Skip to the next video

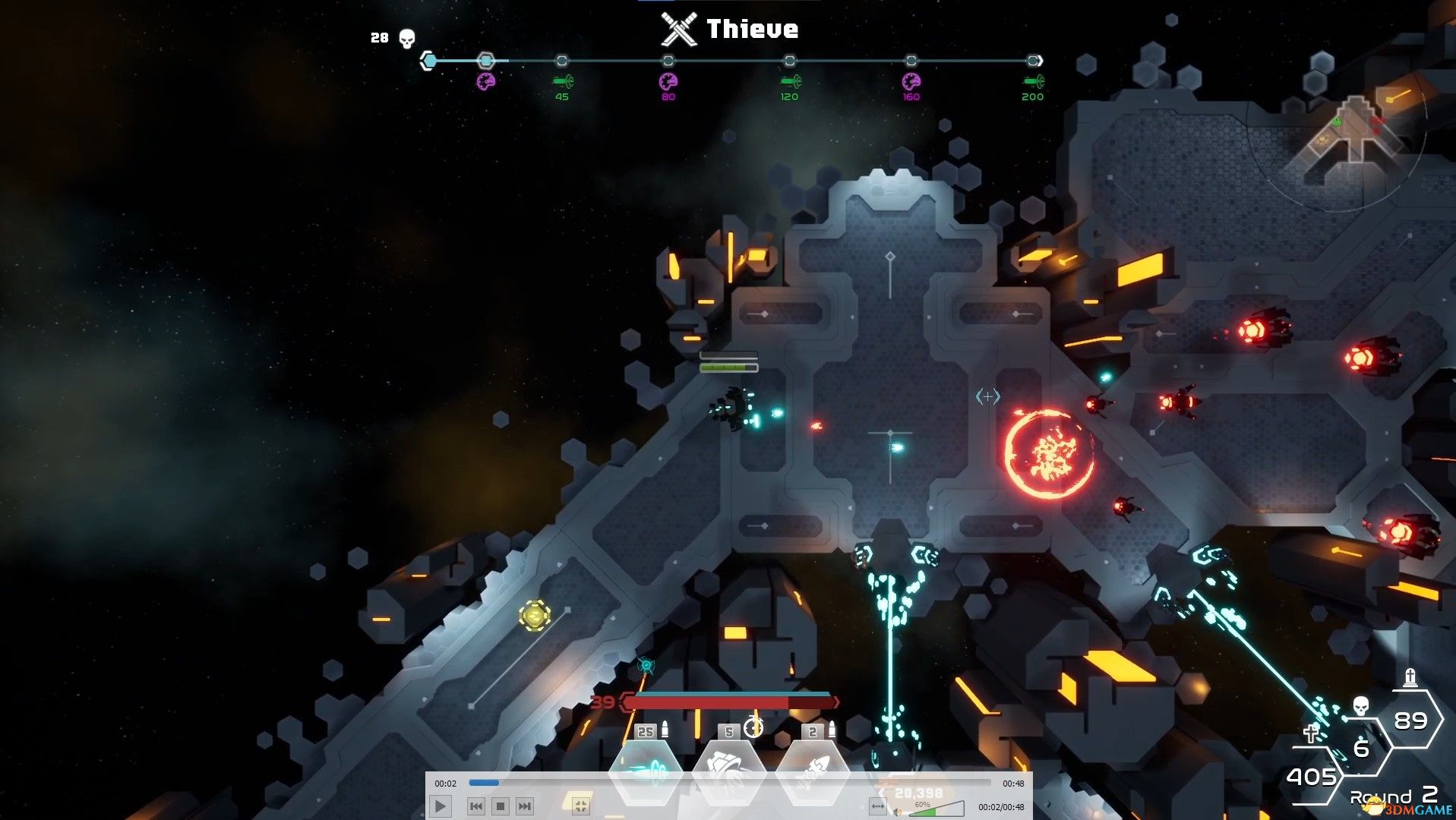point(524,806)
